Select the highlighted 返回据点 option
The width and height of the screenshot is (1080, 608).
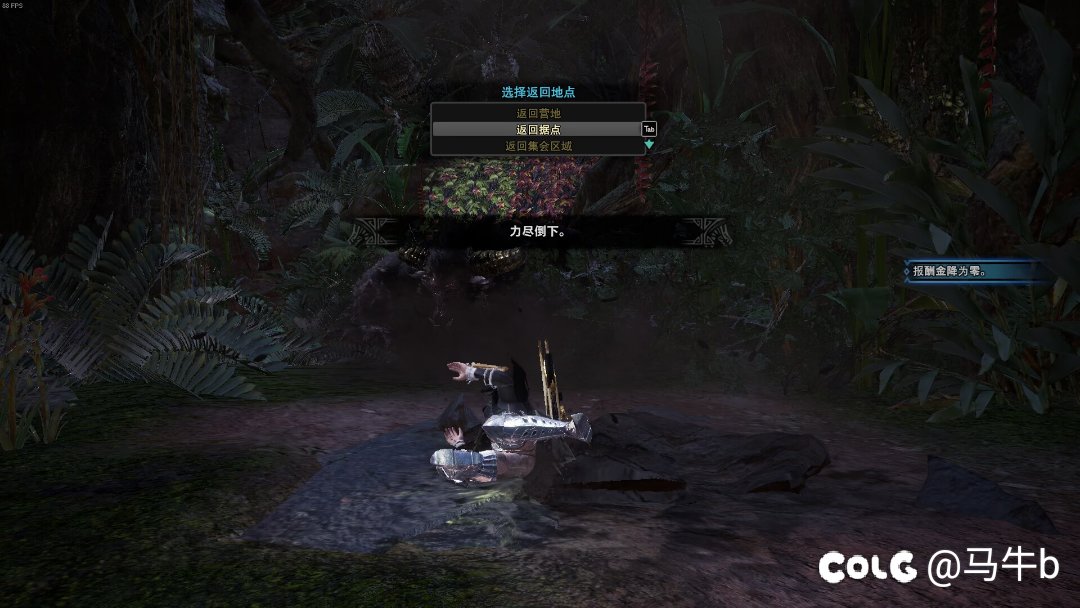(x=537, y=130)
